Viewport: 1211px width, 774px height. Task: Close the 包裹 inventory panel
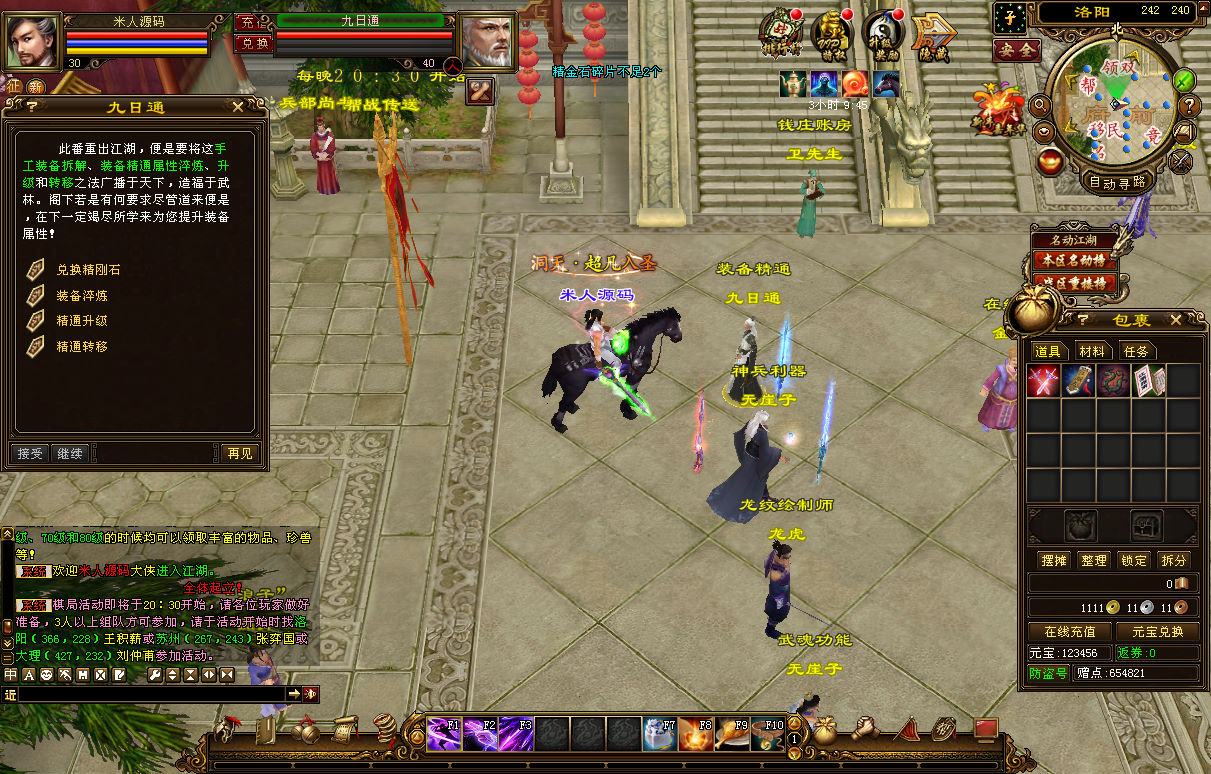(x=1176, y=319)
